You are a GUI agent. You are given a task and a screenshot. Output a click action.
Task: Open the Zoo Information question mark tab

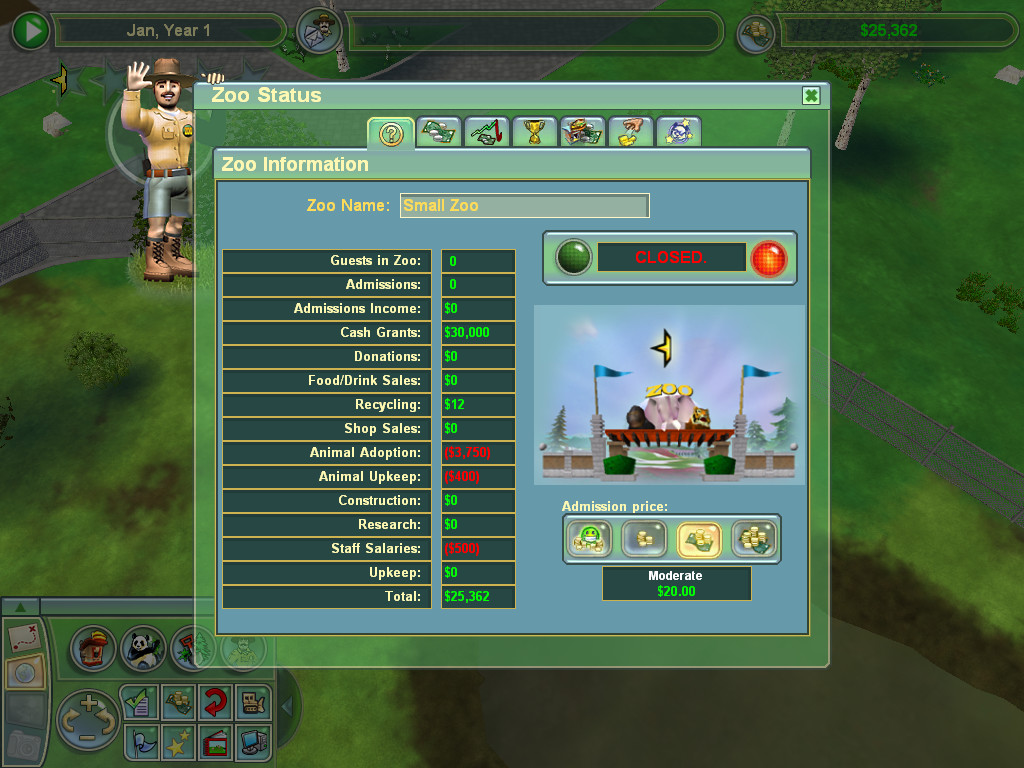click(391, 133)
